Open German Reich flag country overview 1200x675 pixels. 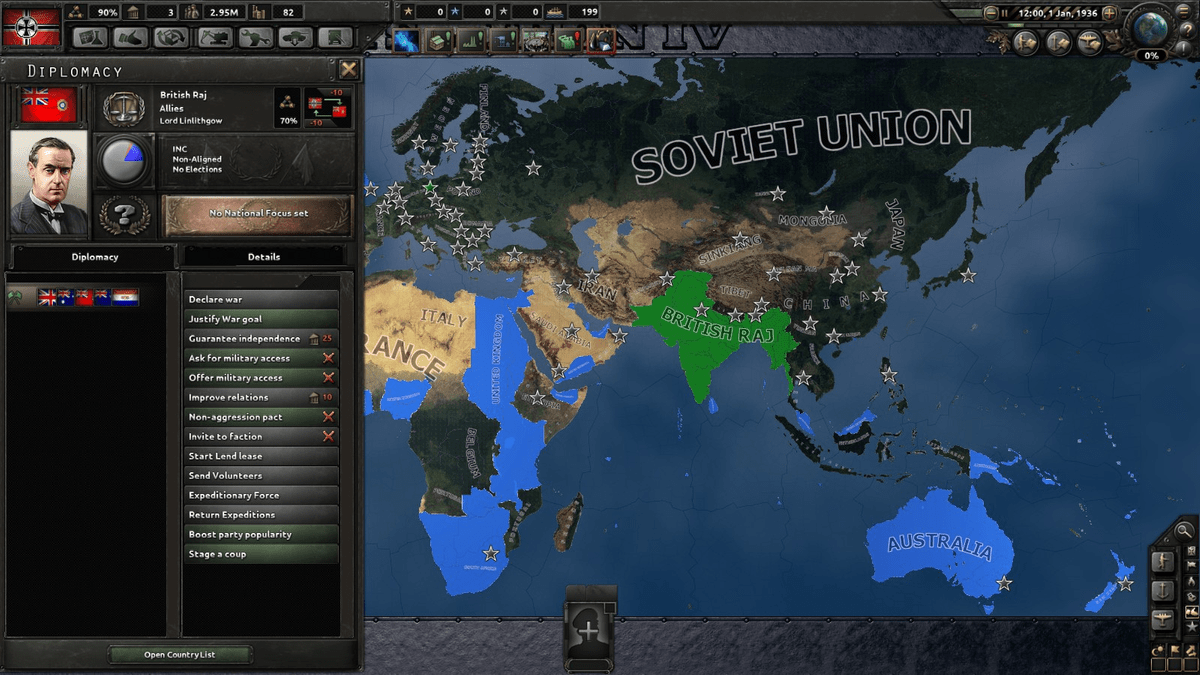pyautogui.click(x=32, y=27)
